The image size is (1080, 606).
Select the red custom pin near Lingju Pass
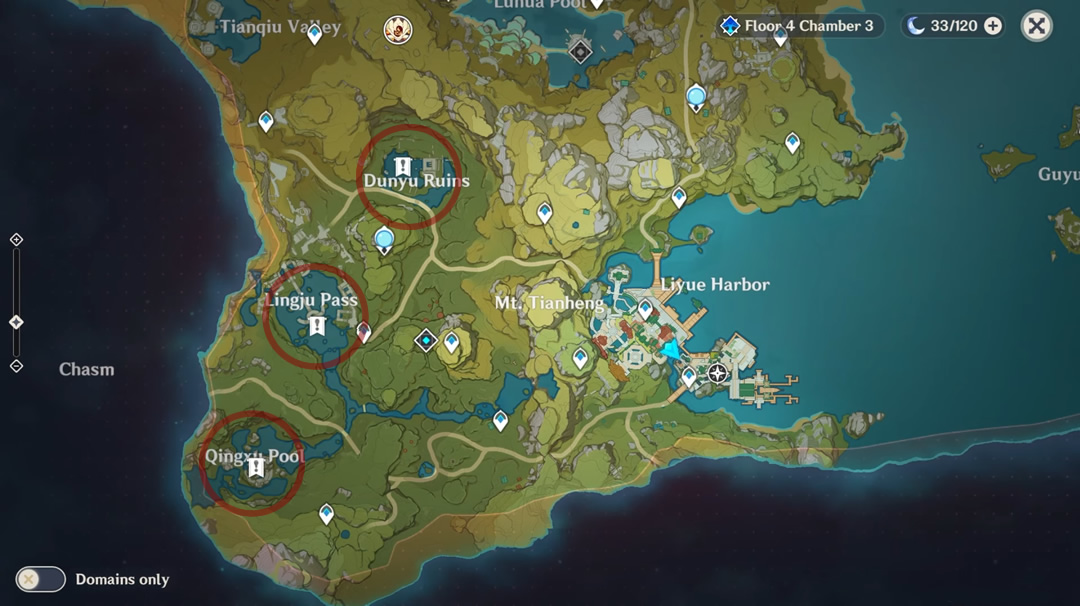point(364,332)
